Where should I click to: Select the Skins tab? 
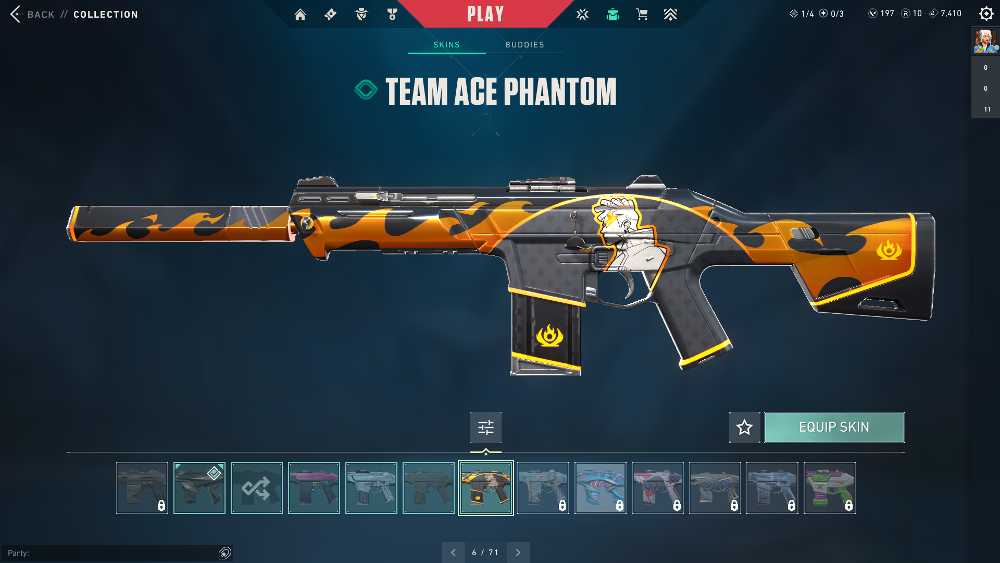(446, 45)
